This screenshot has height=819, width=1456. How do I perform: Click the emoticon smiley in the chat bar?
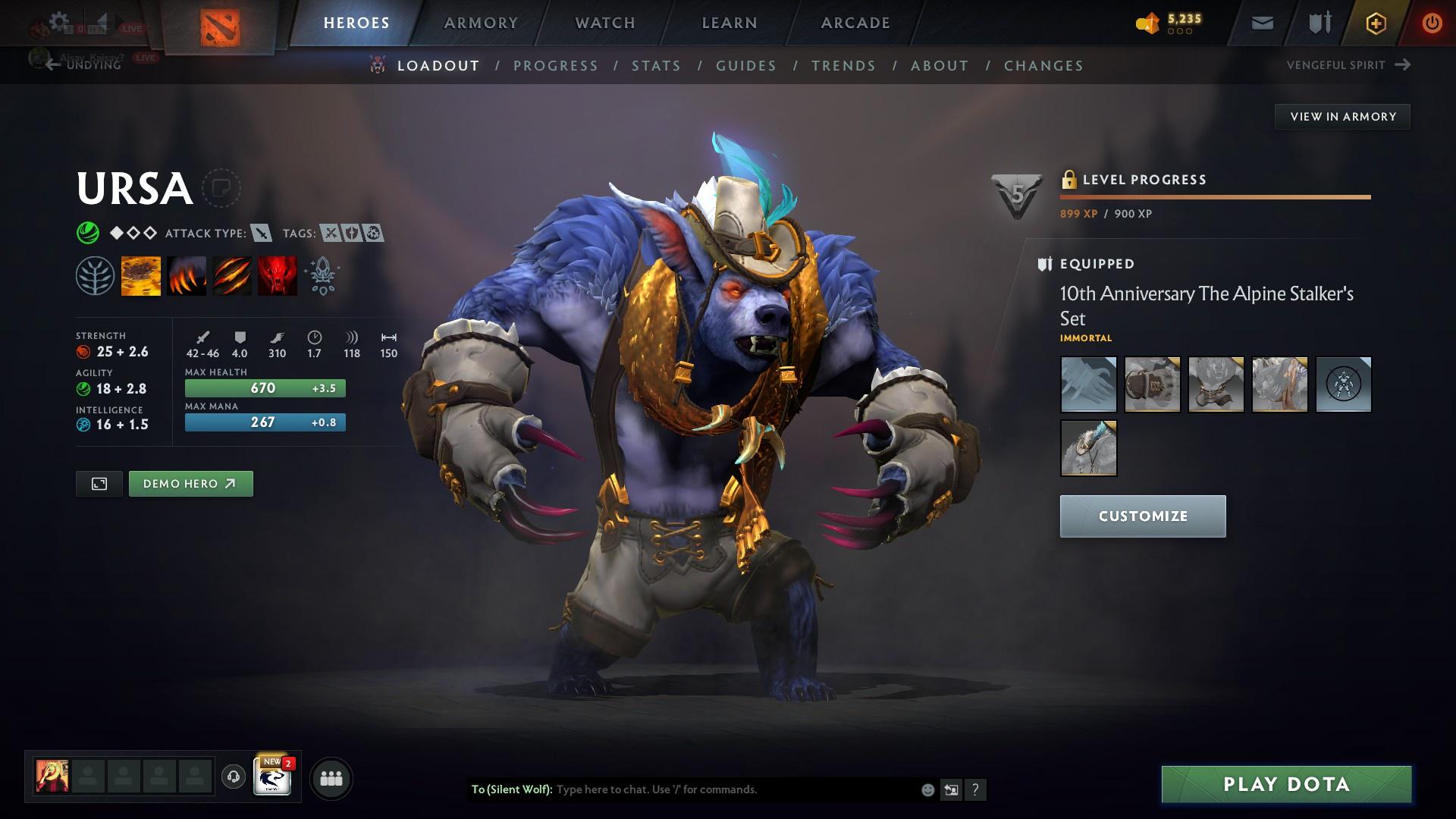click(x=927, y=789)
